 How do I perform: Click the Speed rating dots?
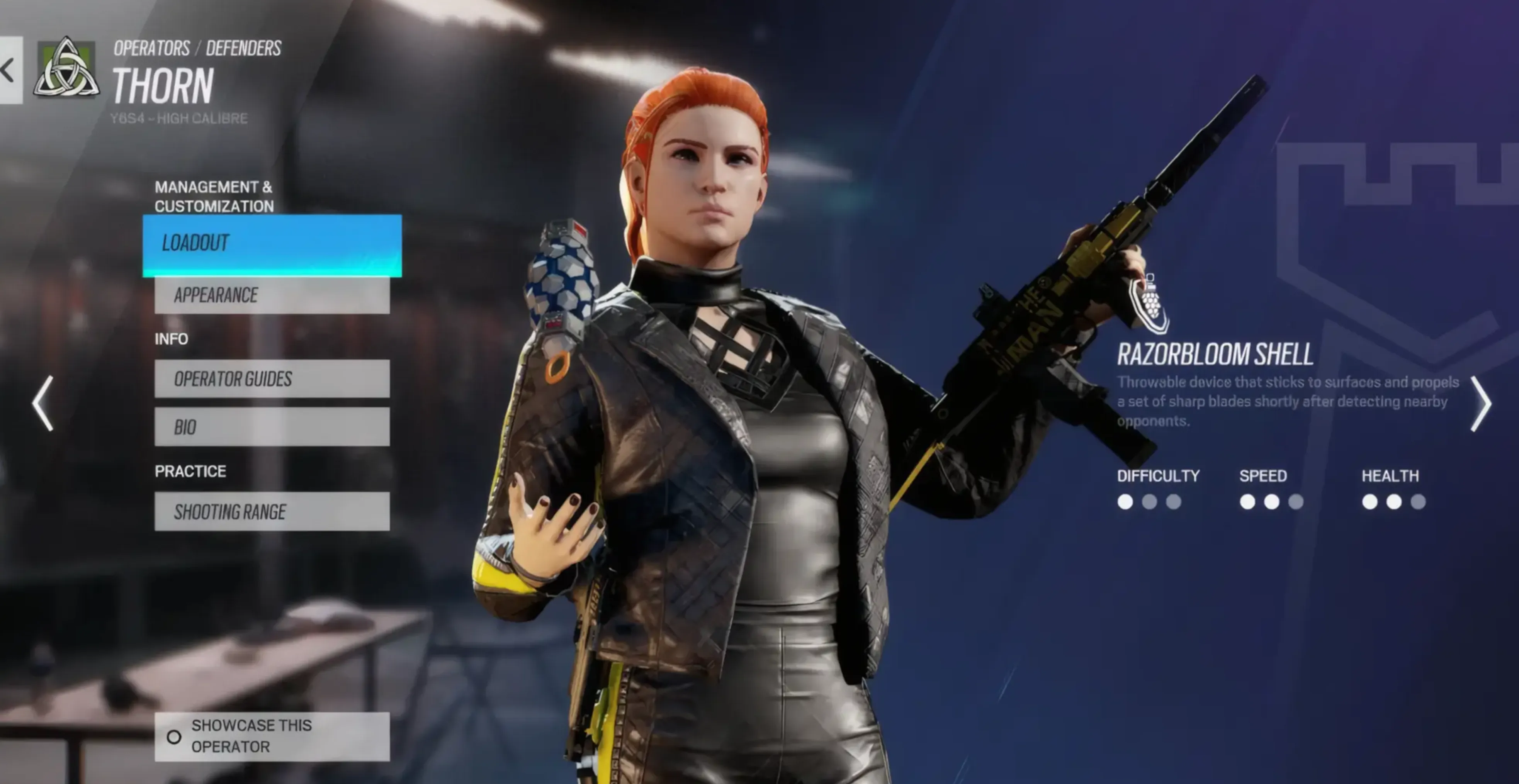[x=1272, y=502]
